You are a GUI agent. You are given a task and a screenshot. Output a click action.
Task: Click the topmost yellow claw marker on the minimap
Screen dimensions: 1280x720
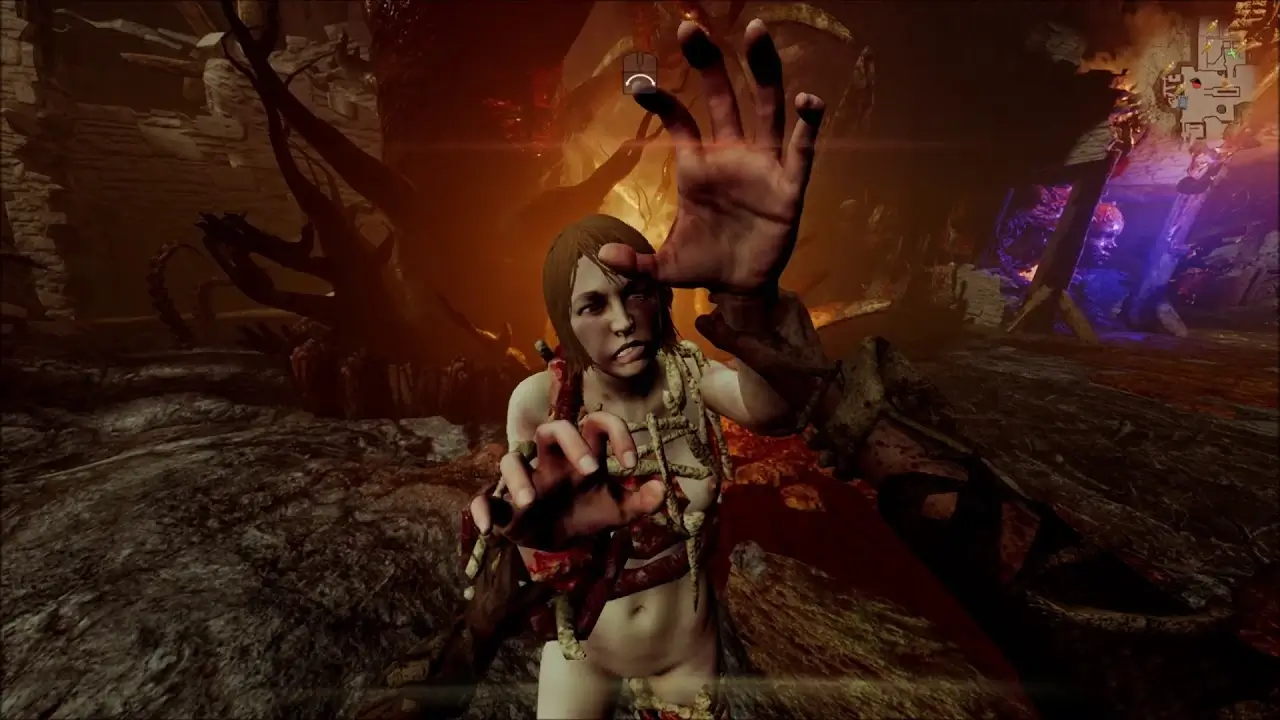pyautogui.click(x=1213, y=25)
